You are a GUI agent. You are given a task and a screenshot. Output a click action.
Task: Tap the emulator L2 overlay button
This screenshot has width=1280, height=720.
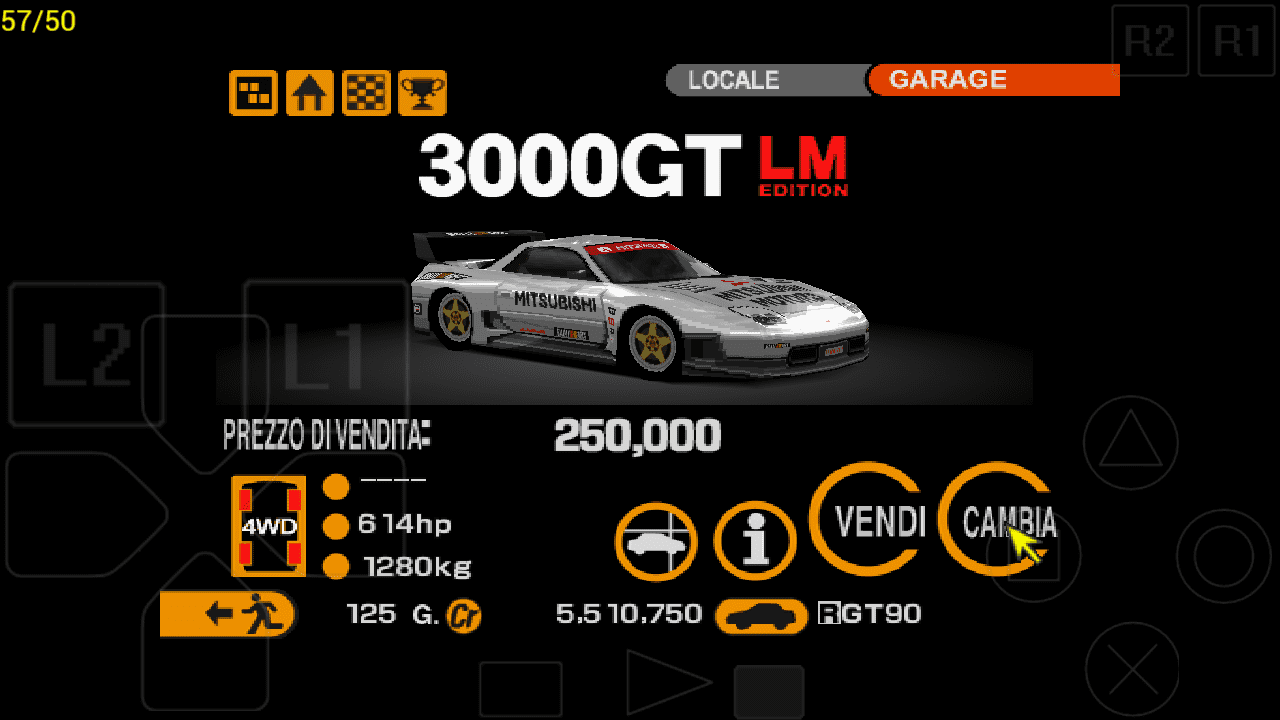click(x=86, y=354)
